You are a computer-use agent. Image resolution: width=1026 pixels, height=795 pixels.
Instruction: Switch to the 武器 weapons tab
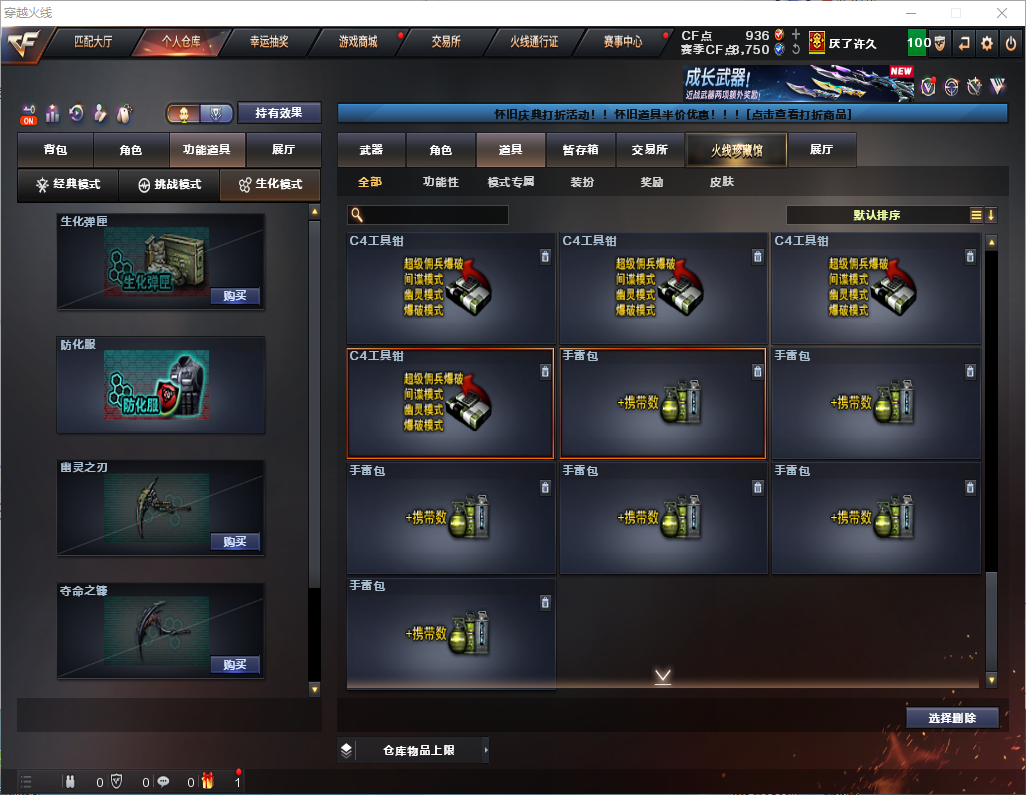click(x=371, y=150)
